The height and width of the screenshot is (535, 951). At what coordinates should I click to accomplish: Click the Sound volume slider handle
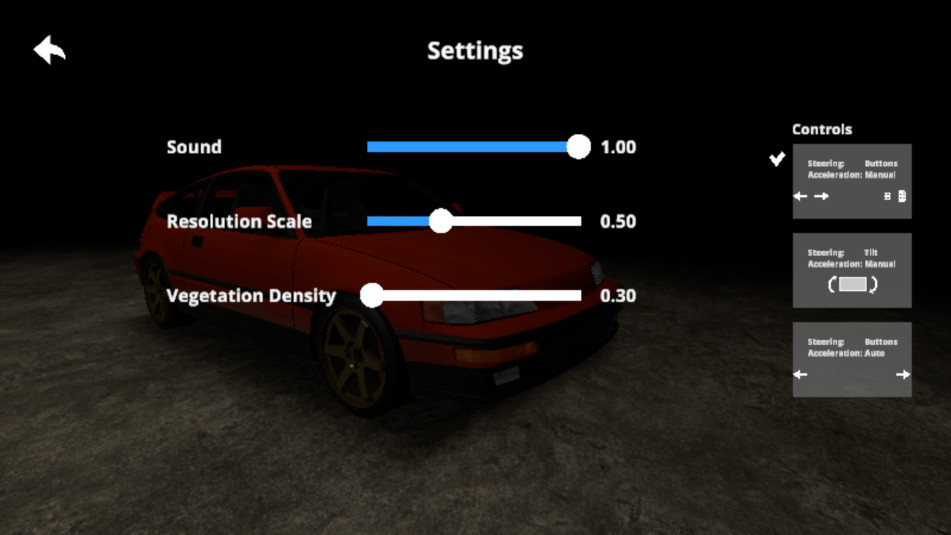[x=578, y=147]
